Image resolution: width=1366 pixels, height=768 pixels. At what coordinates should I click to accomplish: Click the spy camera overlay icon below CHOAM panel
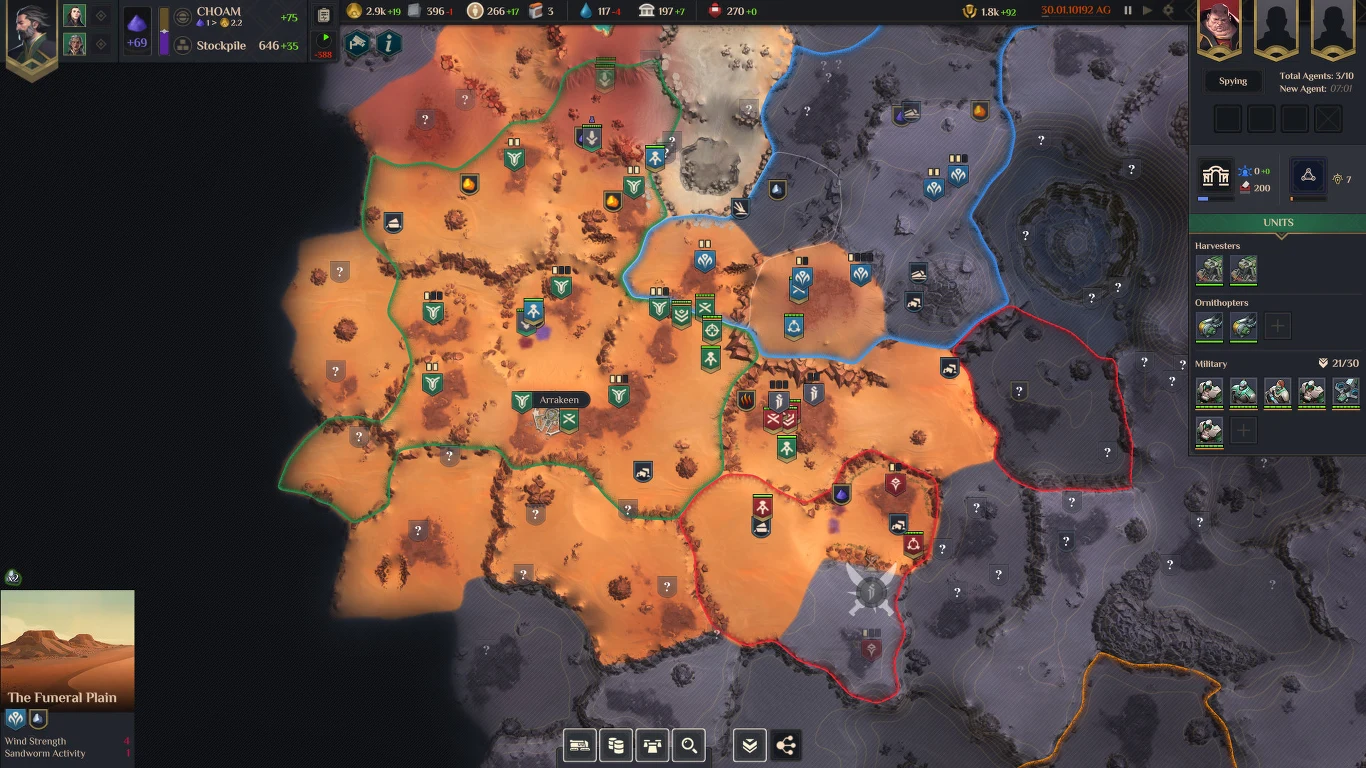pyautogui.click(x=357, y=44)
